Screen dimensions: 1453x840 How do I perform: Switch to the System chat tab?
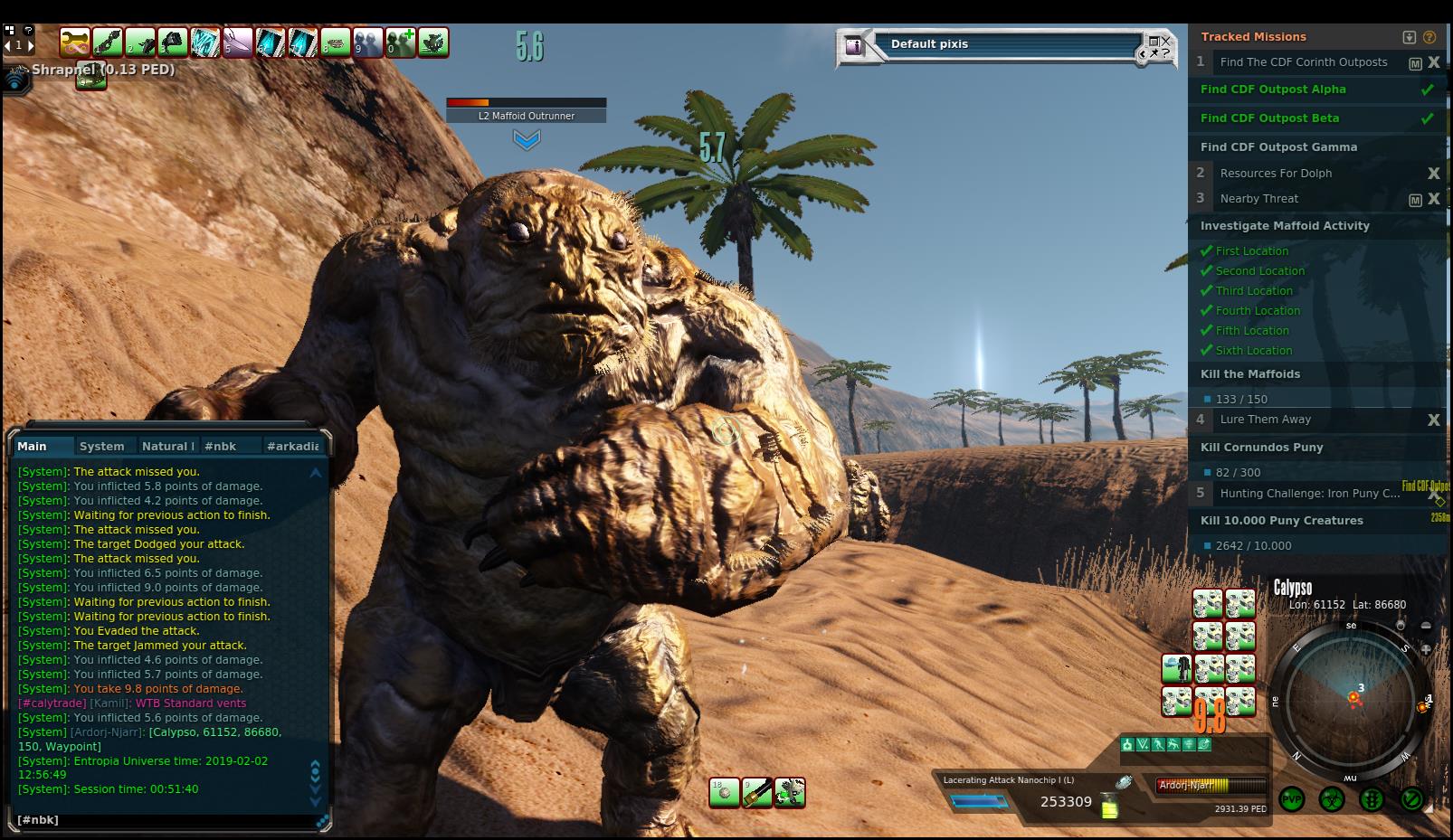click(x=101, y=446)
